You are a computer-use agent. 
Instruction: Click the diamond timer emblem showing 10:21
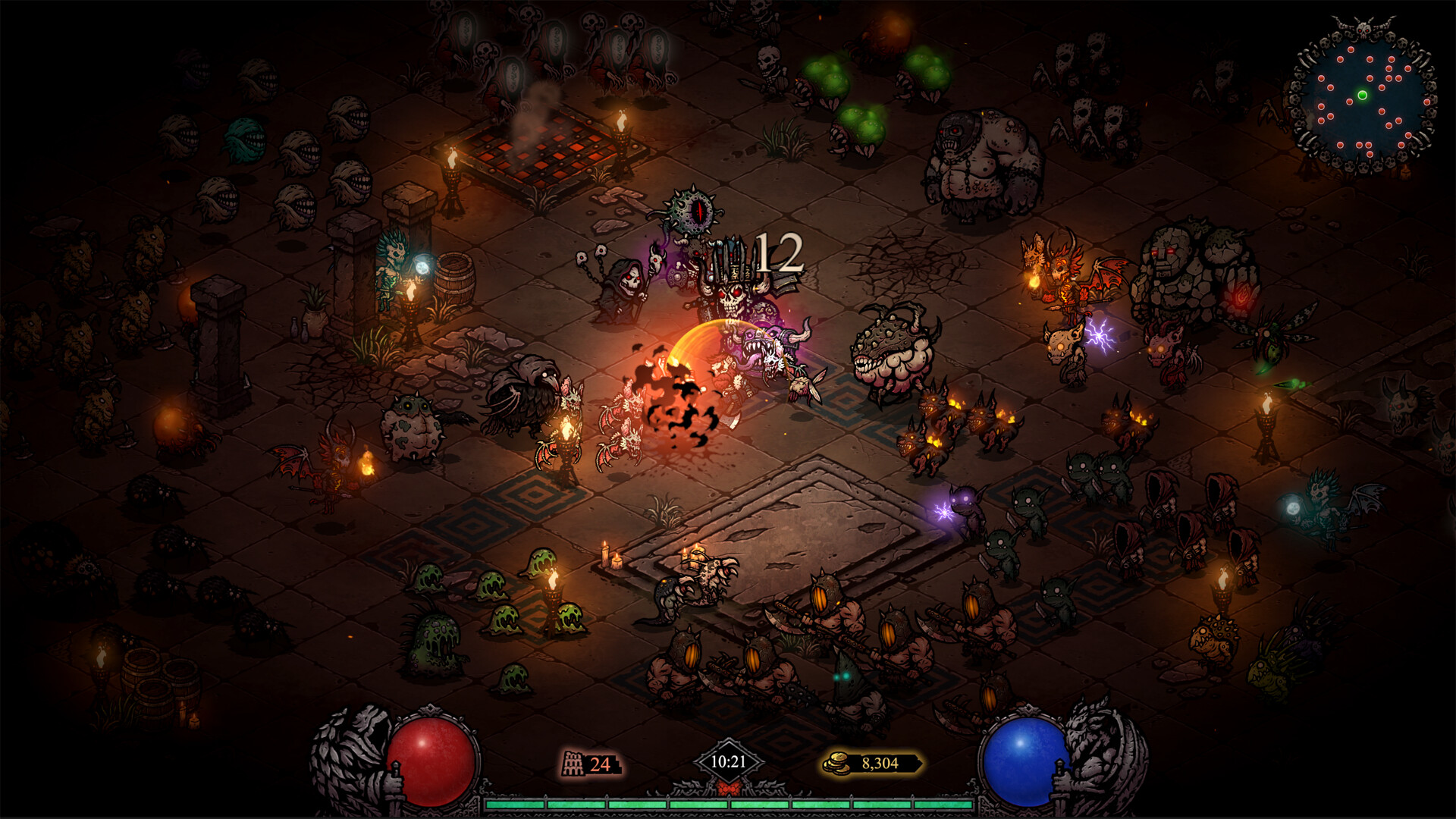[x=730, y=761]
